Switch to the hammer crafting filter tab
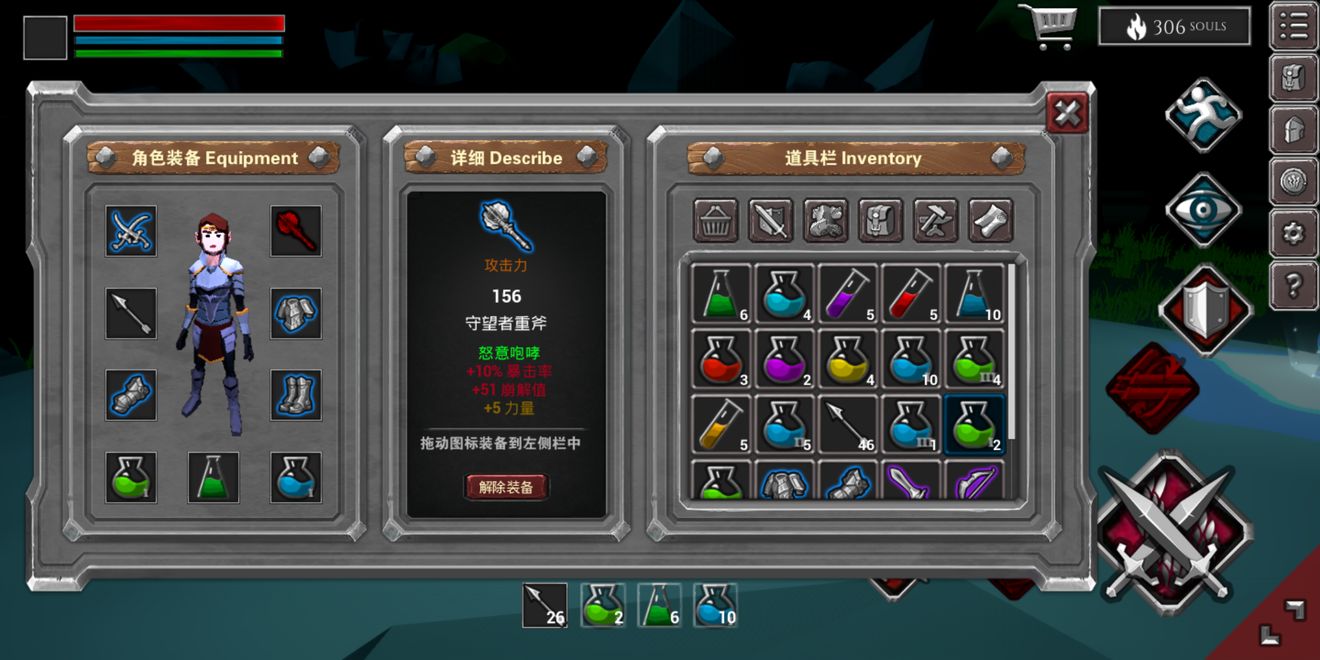The height and width of the screenshot is (660, 1320). pos(935,220)
